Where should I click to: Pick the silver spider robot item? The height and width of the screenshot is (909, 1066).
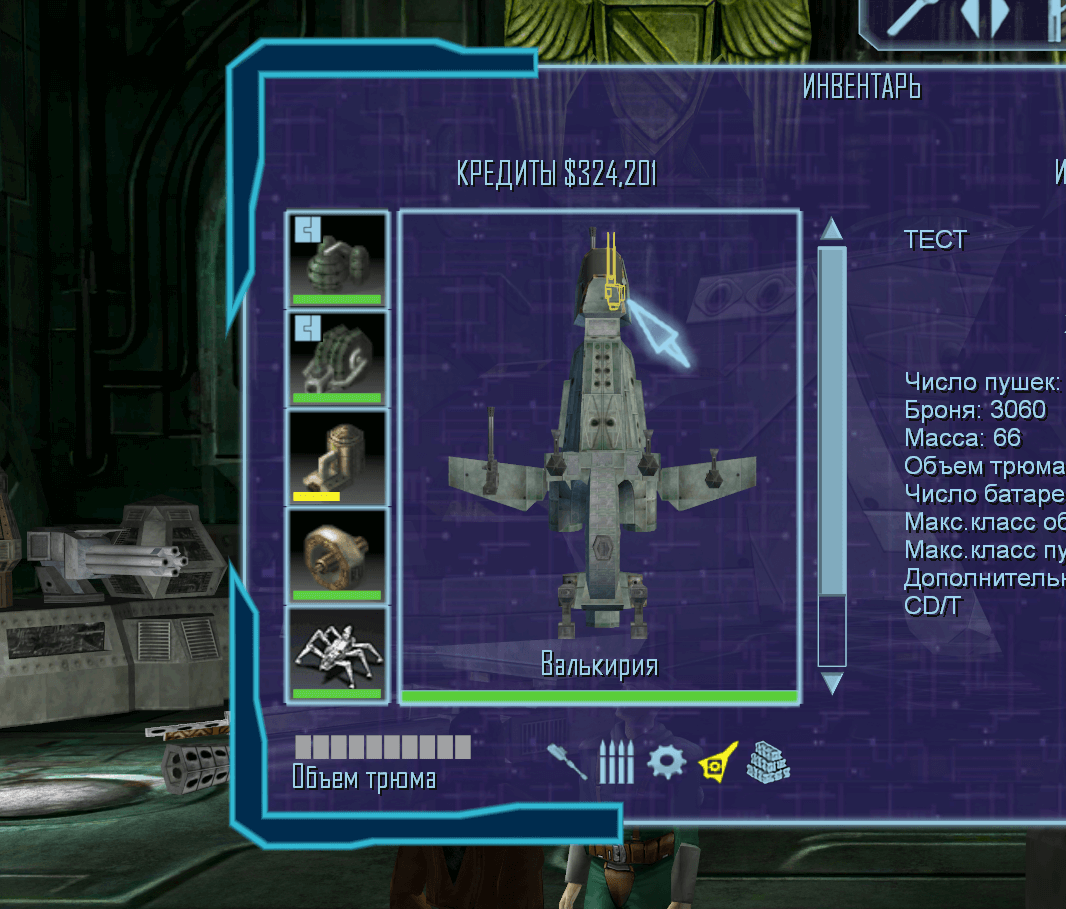tap(337, 653)
